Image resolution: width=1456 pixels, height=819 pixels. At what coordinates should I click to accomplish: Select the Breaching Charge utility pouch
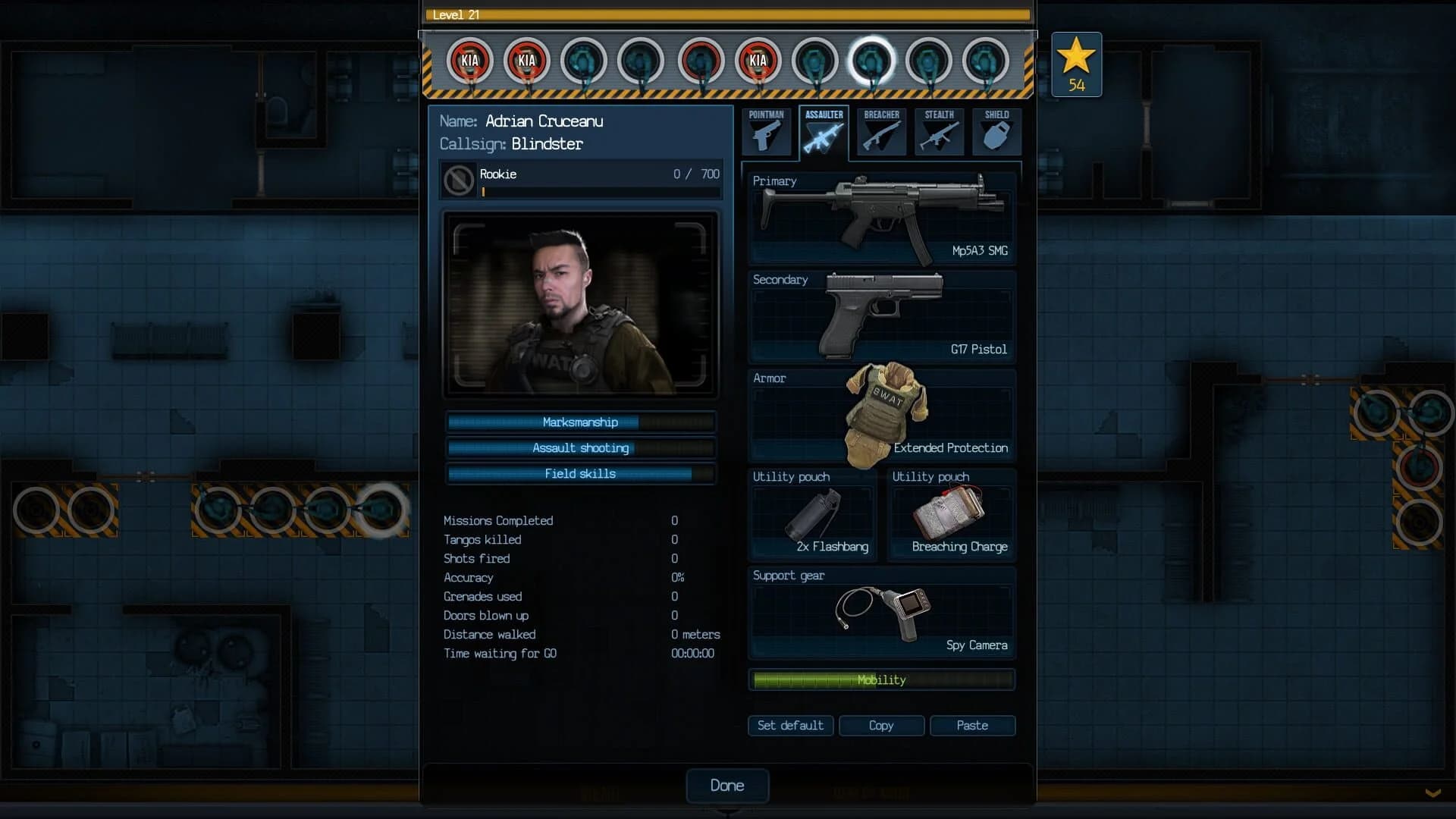[952, 516]
